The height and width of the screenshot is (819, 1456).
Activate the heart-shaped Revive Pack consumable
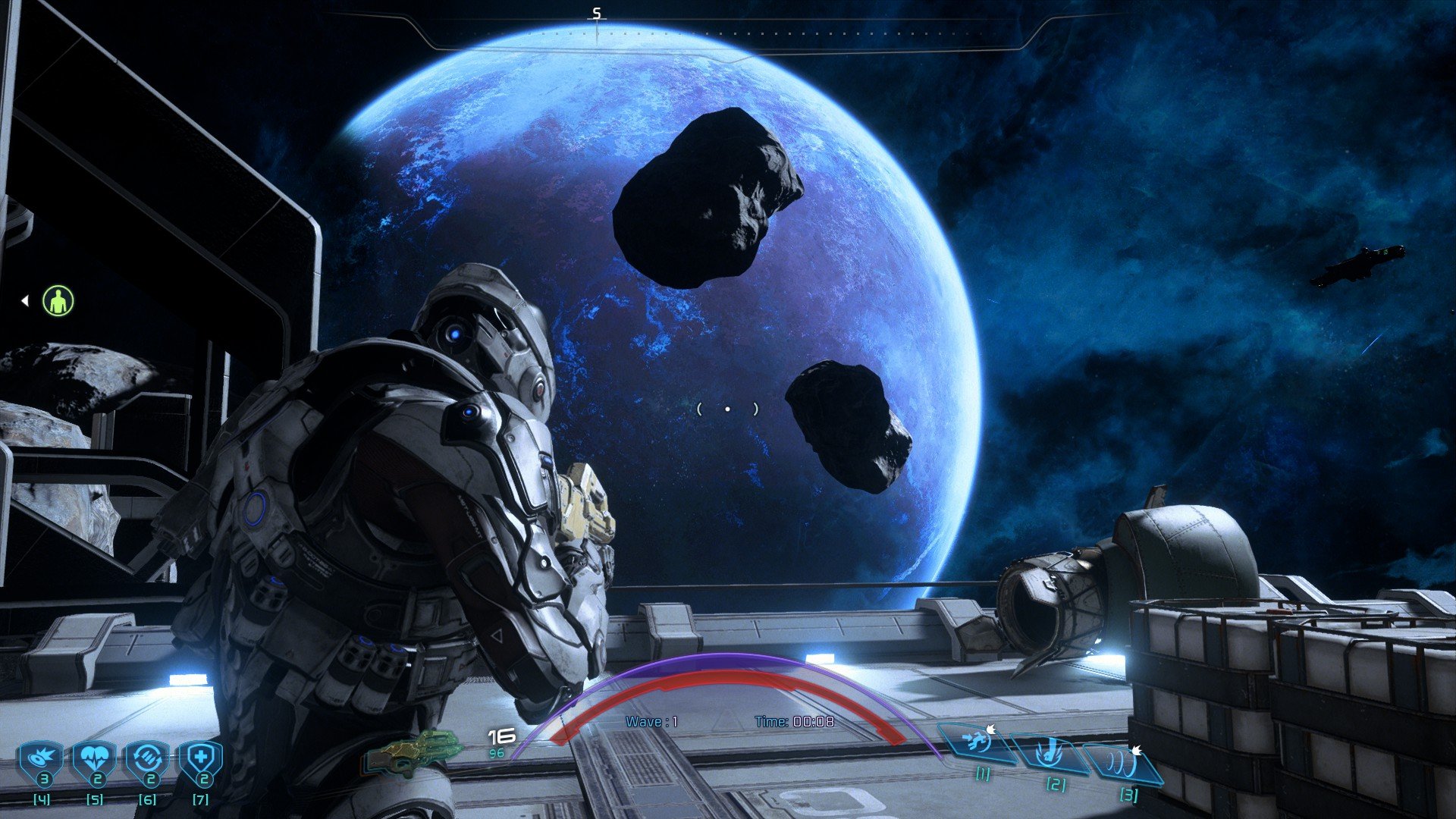[x=95, y=761]
